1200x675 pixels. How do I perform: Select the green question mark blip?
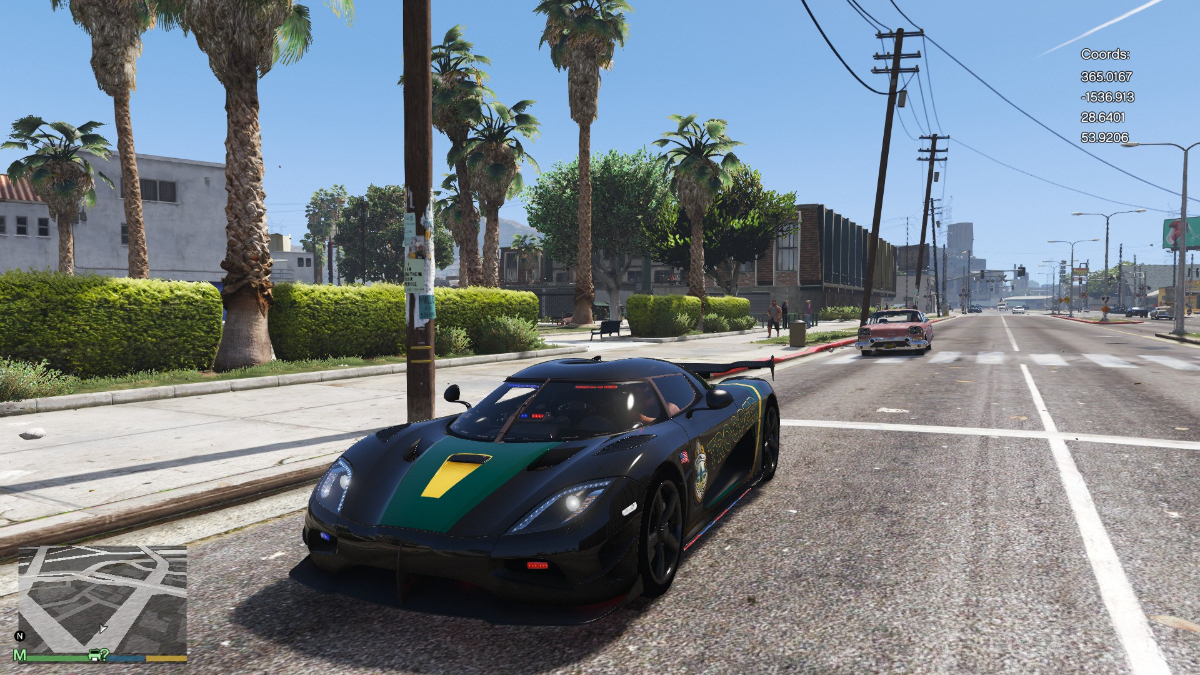click(x=105, y=654)
